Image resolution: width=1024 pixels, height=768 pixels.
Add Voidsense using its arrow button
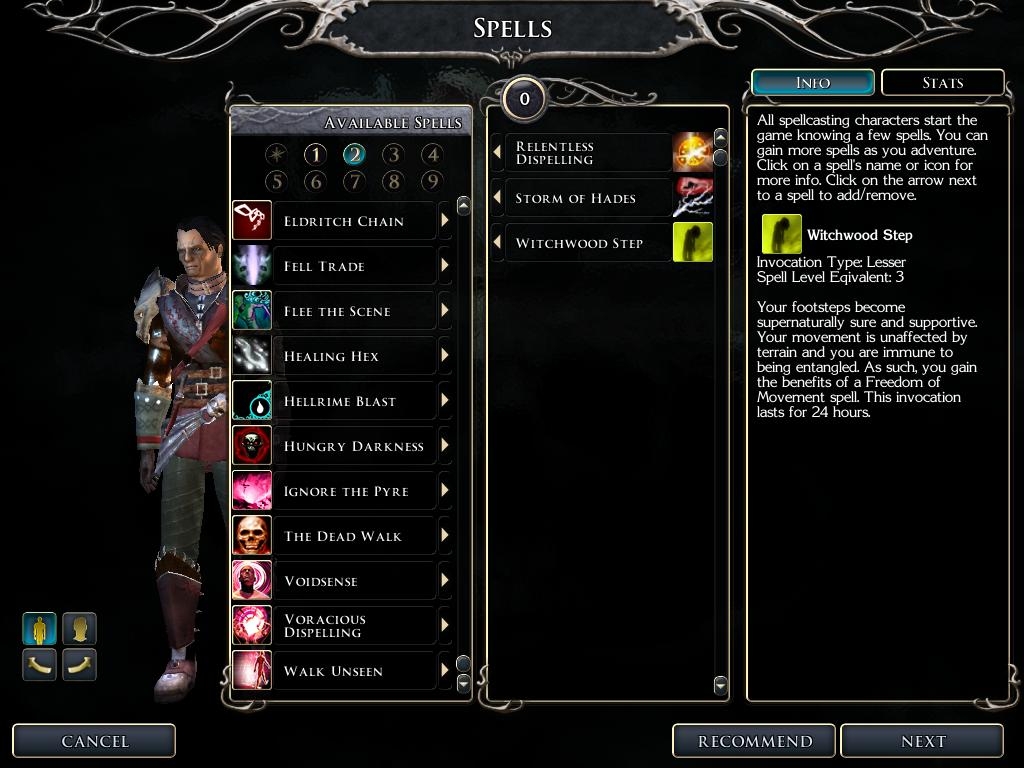[445, 581]
